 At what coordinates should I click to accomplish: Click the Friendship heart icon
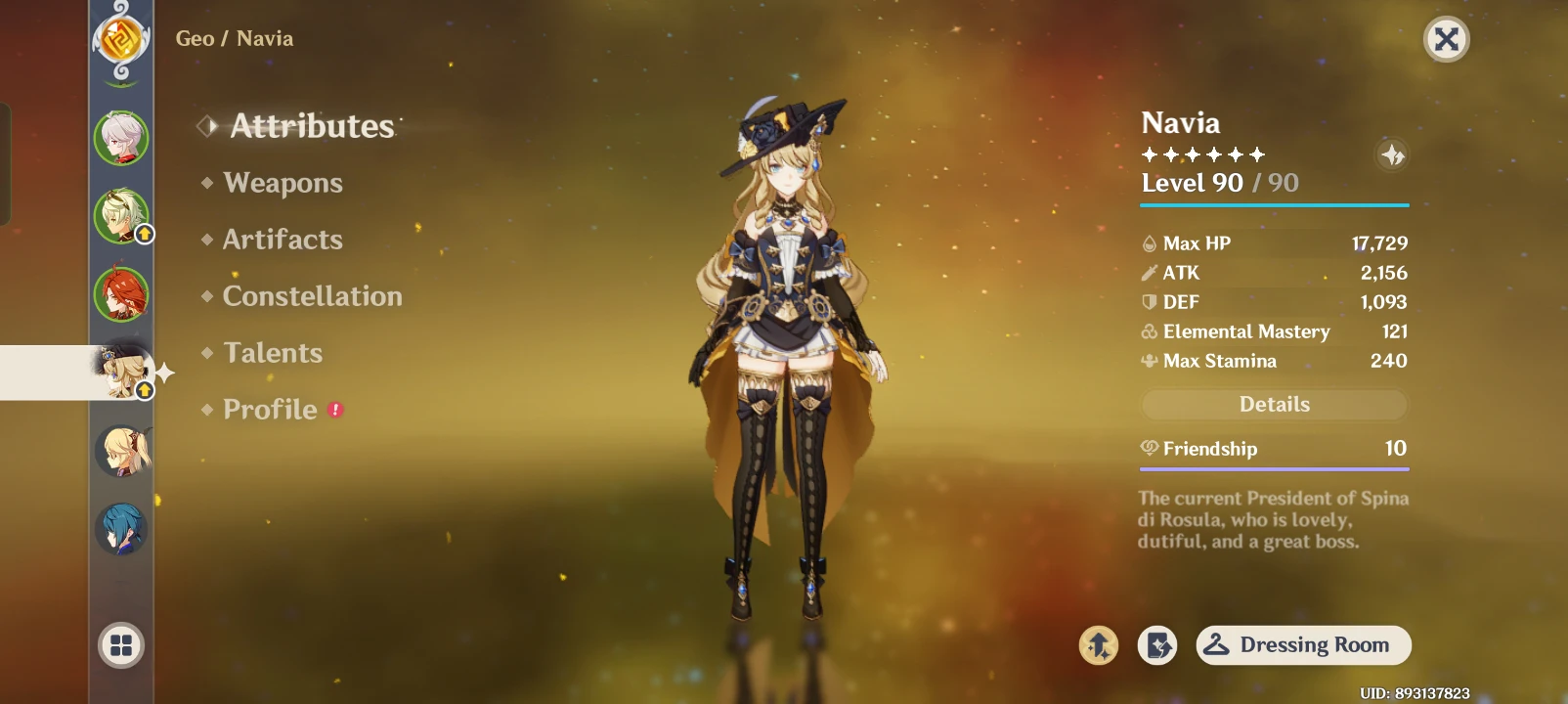pyautogui.click(x=1148, y=449)
